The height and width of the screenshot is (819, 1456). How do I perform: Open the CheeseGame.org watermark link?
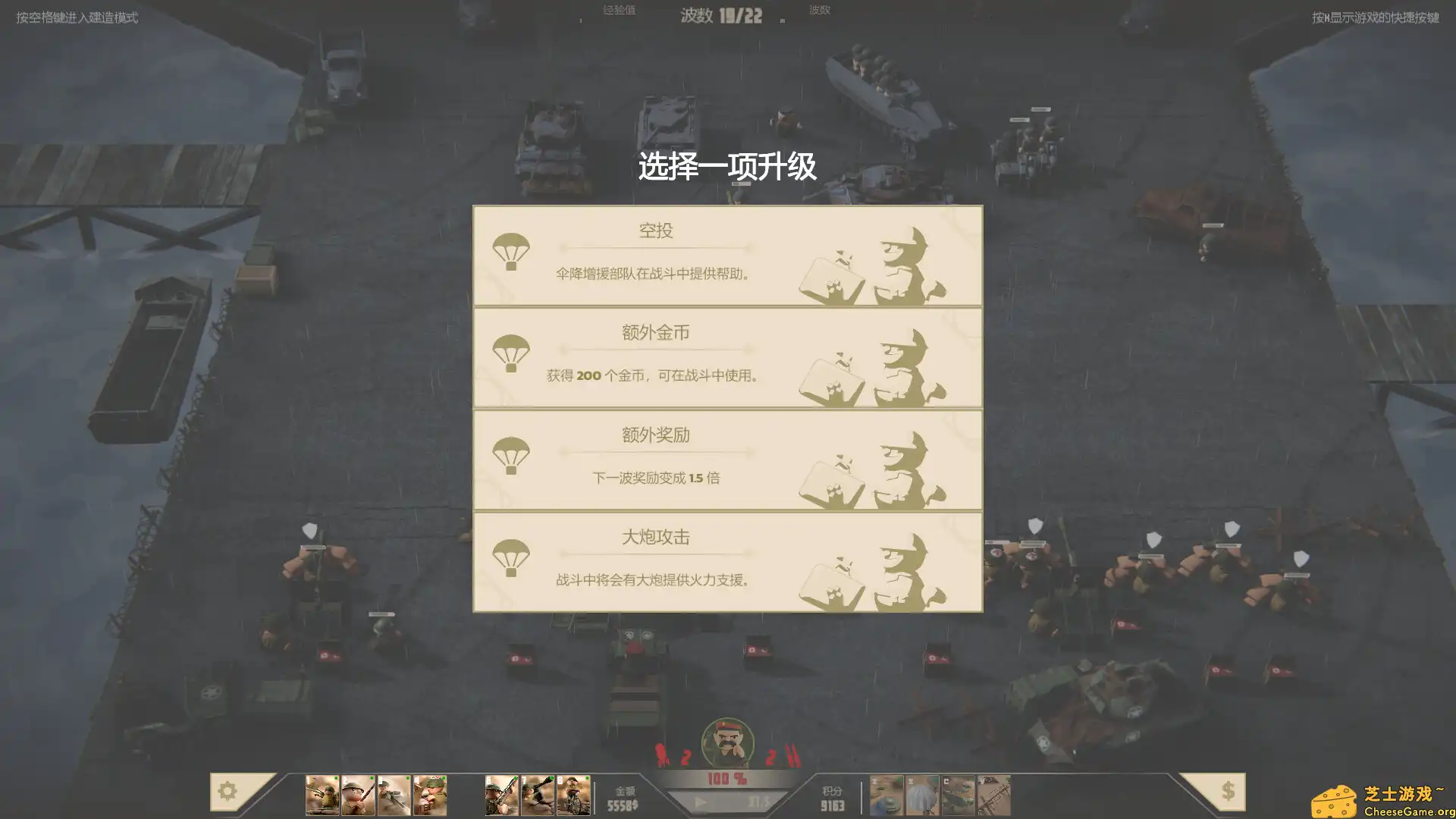1388,798
